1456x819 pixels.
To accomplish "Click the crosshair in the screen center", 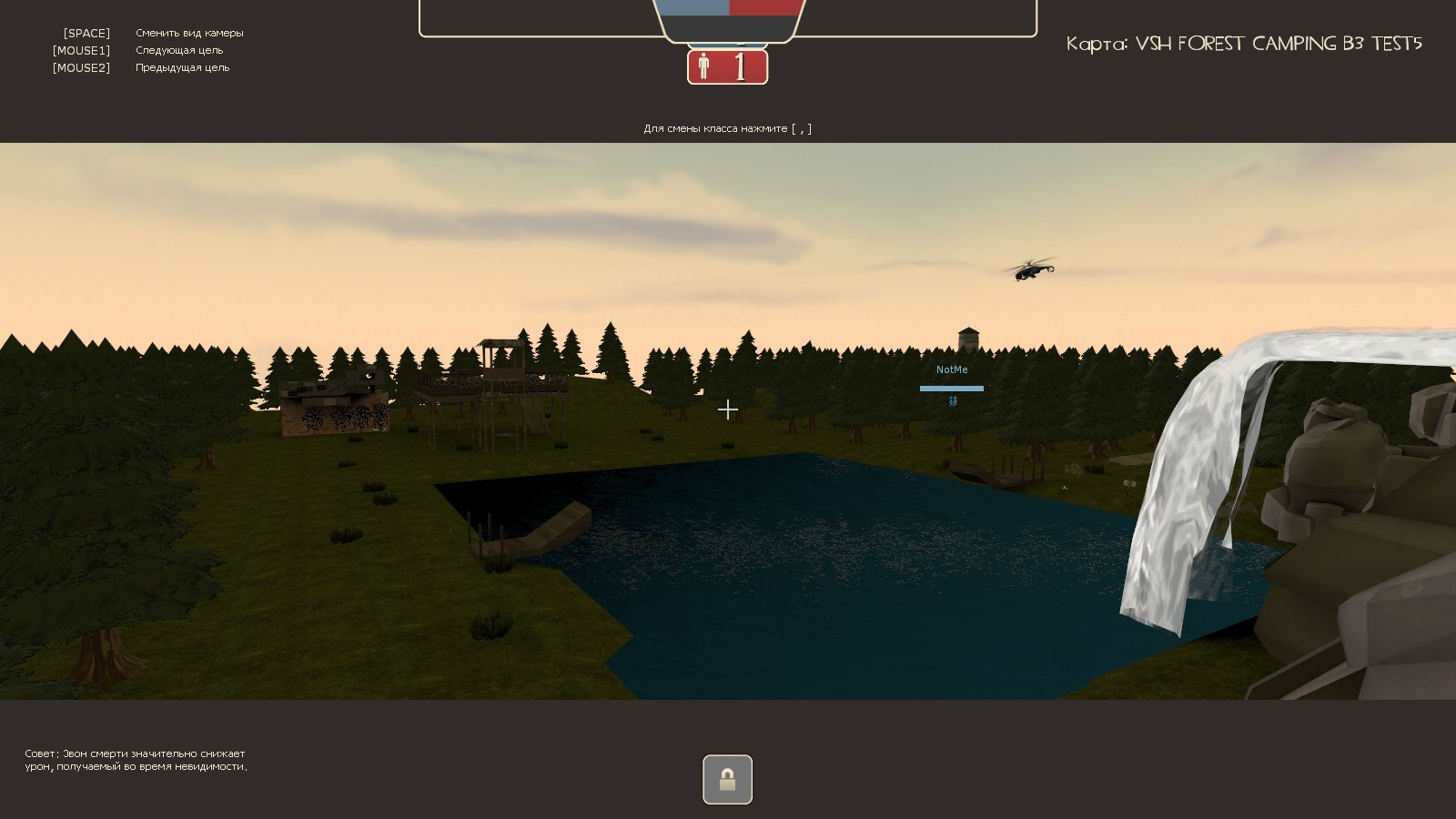I will (728, 409).
